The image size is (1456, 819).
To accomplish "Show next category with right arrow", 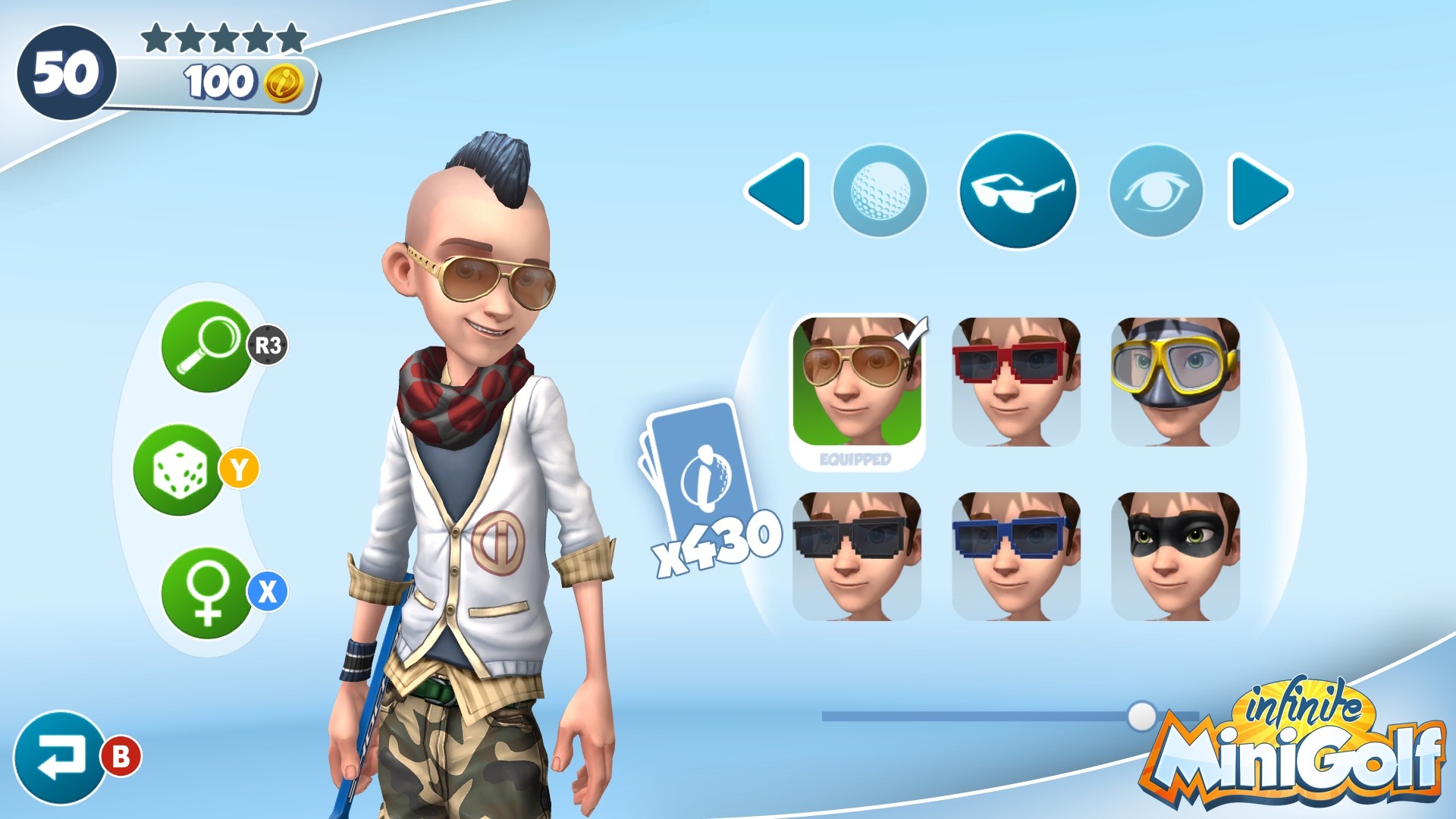I will (1259, 190).
